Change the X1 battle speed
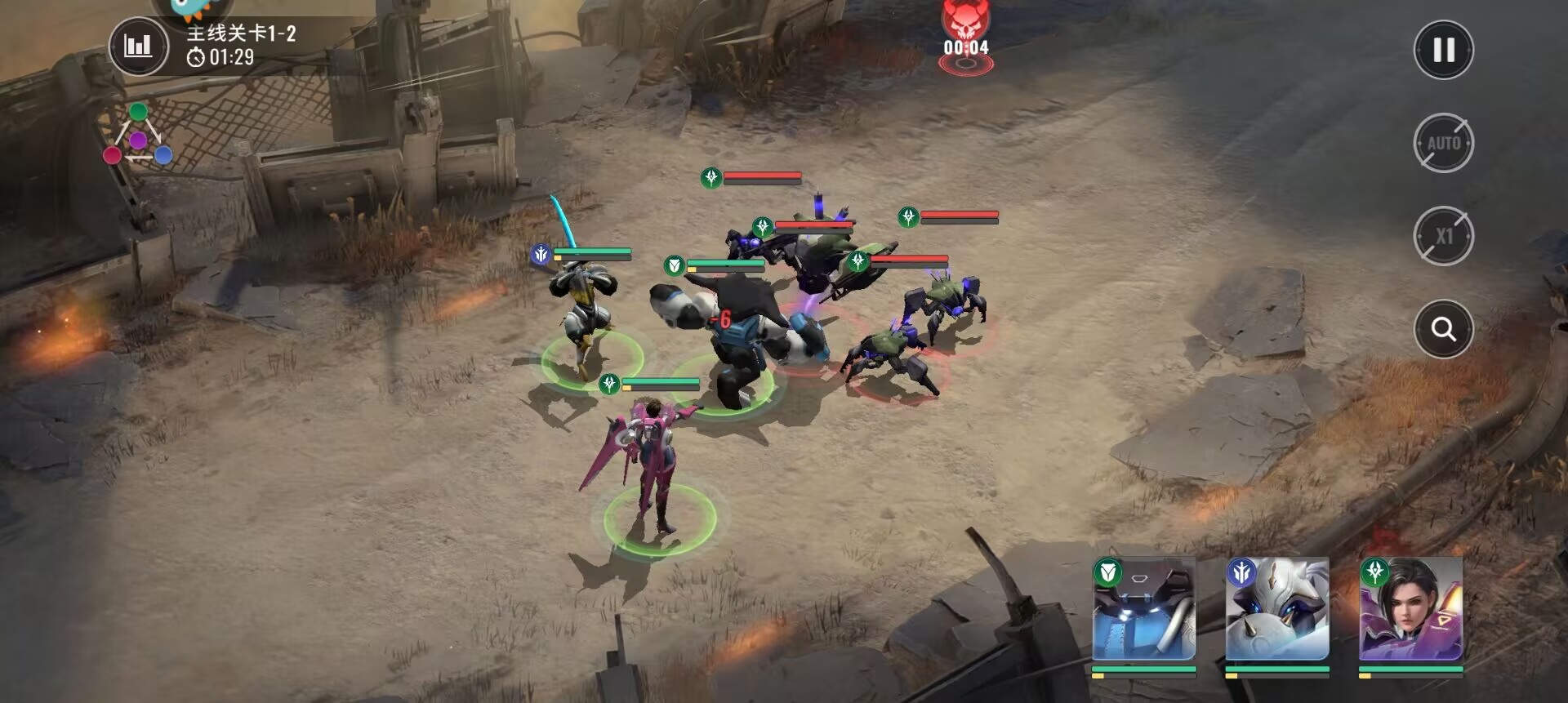 tap(1443, 236)
